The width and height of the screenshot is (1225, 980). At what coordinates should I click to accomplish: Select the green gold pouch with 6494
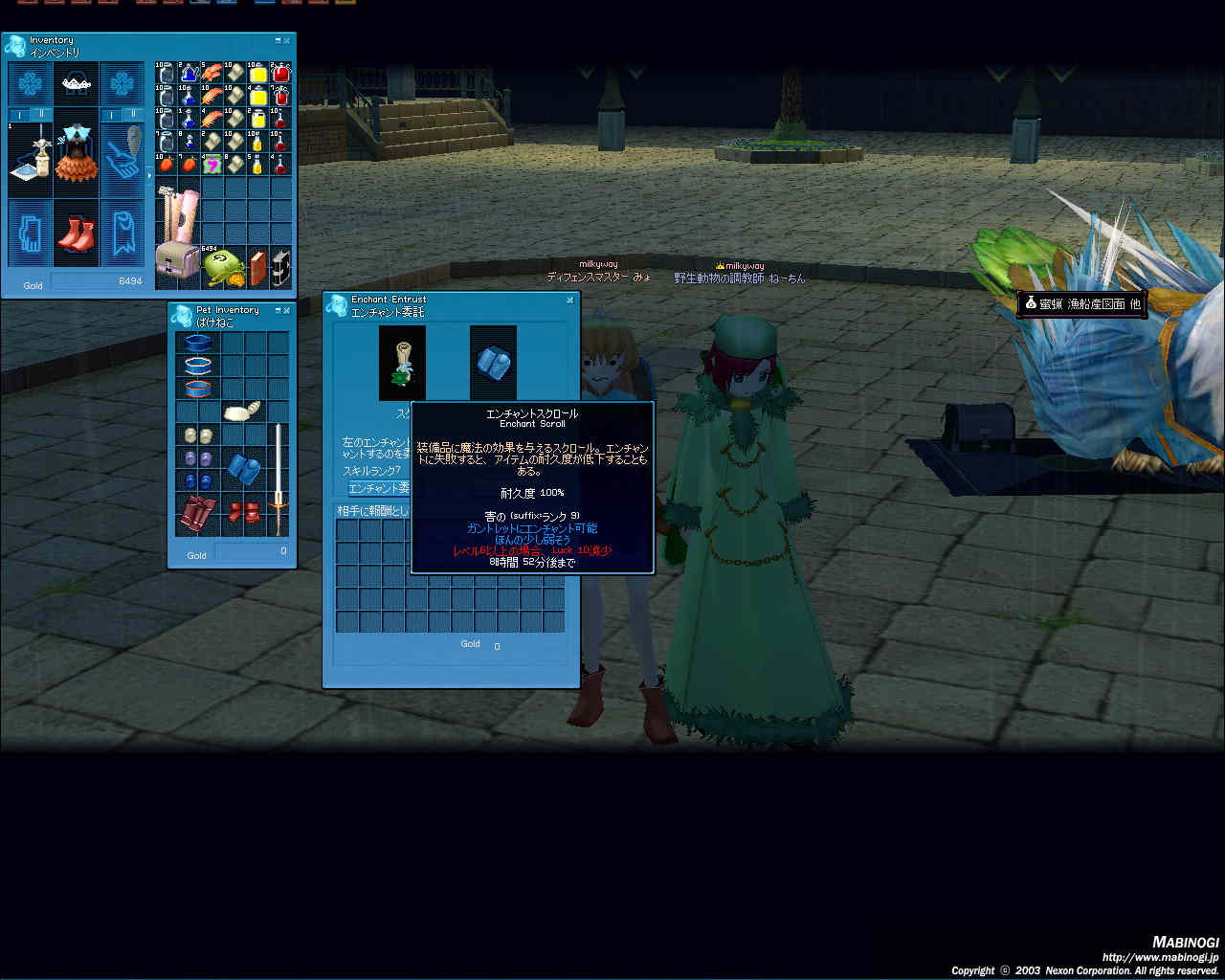(223, 267)
